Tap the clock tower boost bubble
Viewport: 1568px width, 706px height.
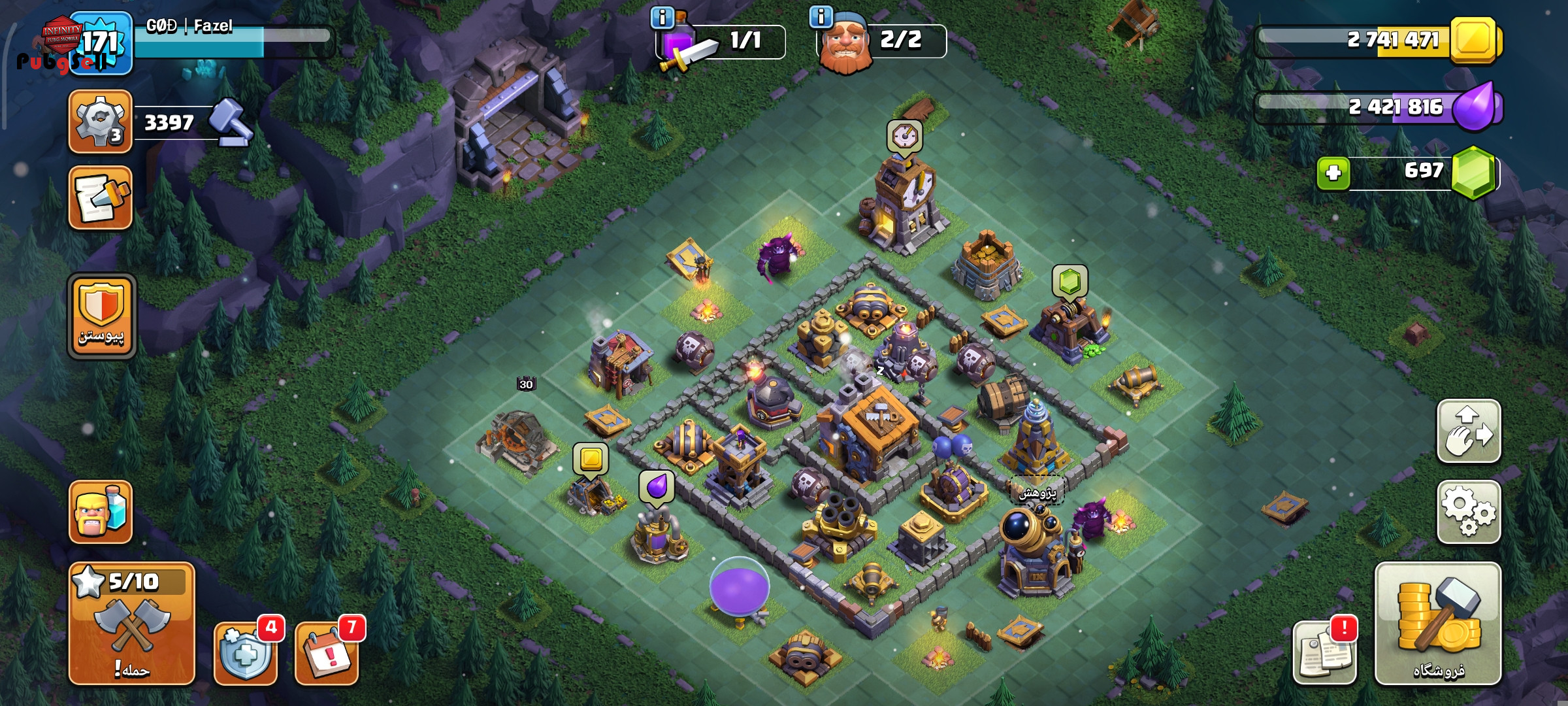904,137
